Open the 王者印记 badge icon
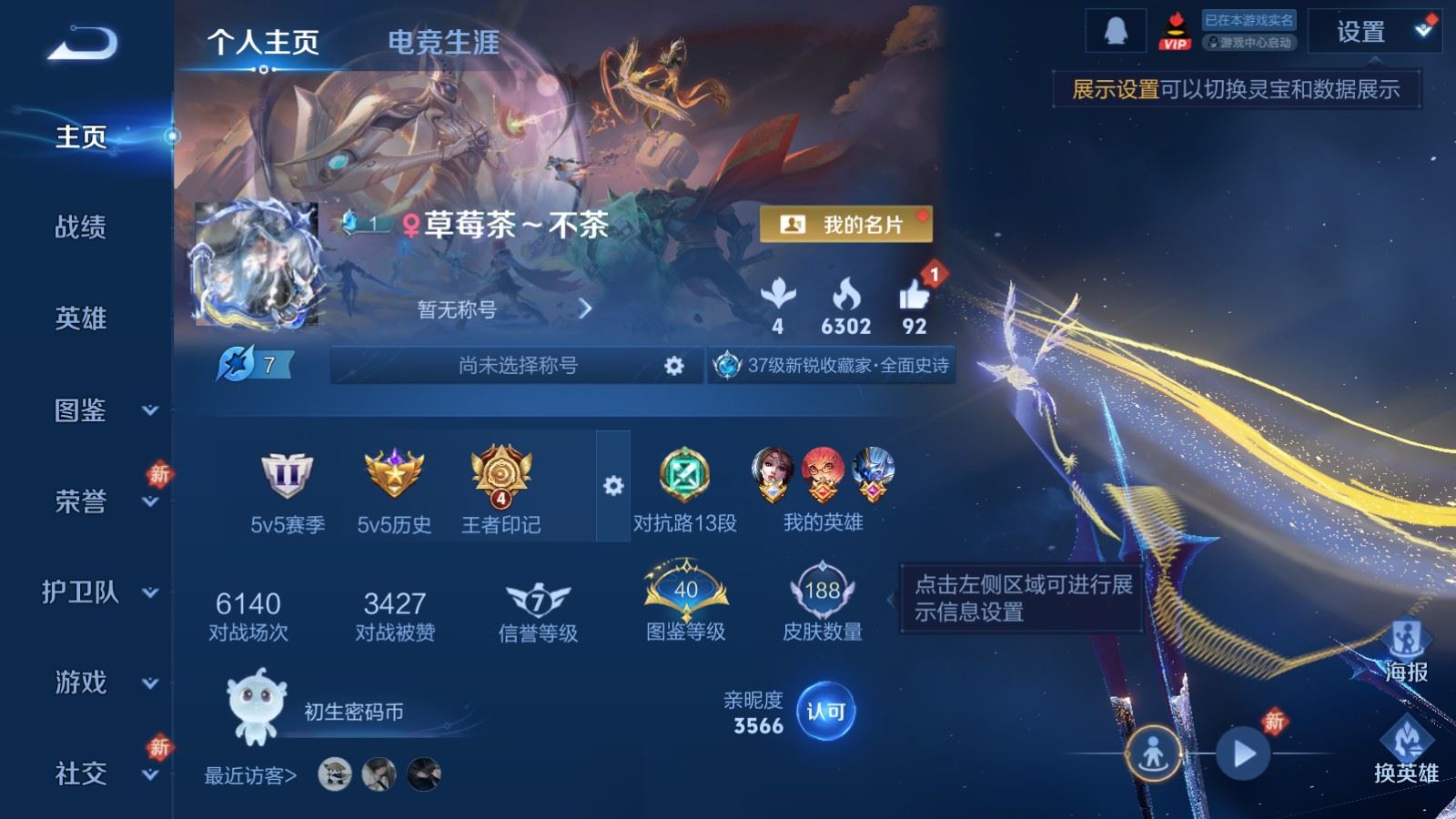1456x819 pixels. pyautogui.click(x=499, y=472)
